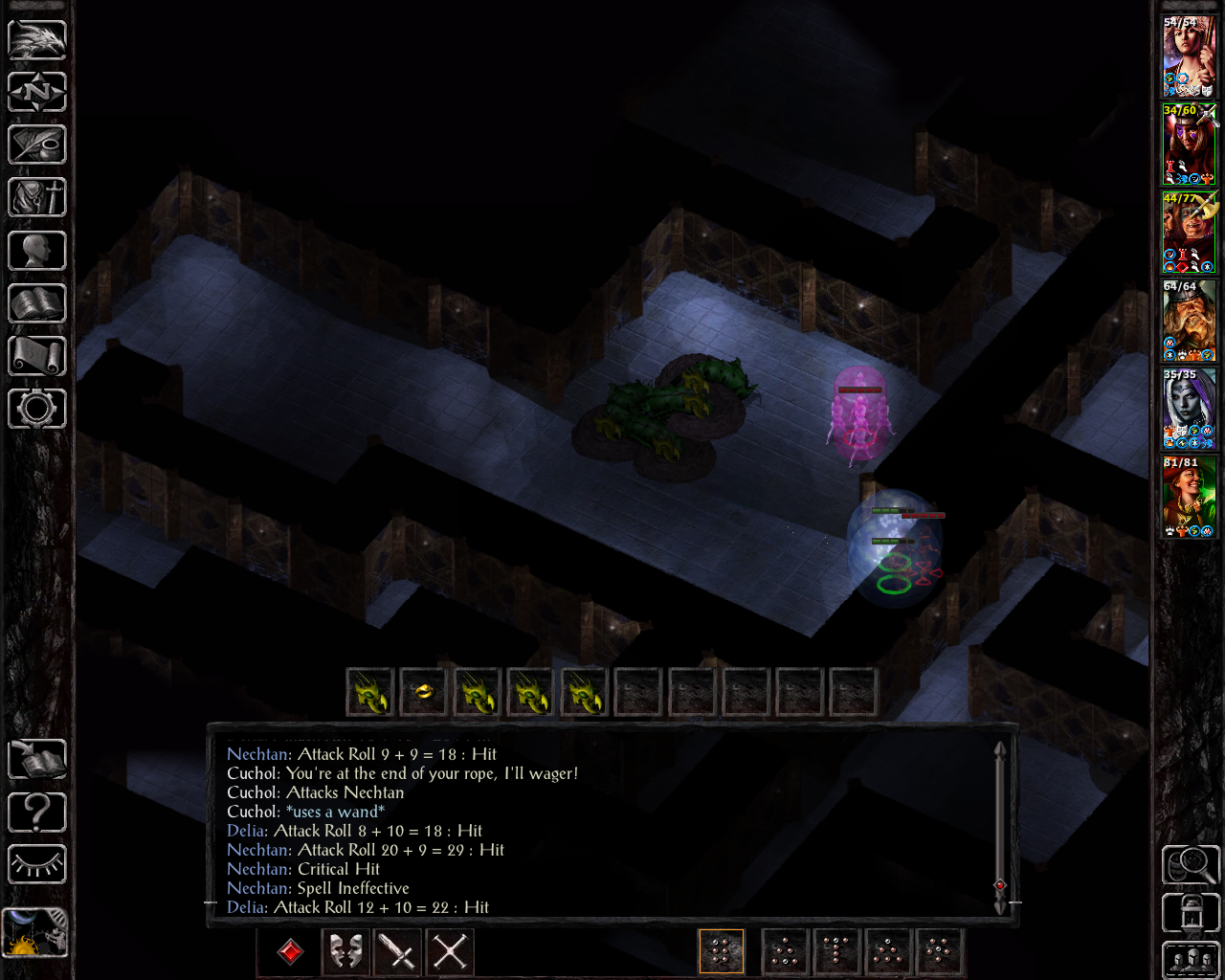Viewport: 1225px width, 980px height.
Task: Click the dragon head button at top left
Action: (37, 40)
